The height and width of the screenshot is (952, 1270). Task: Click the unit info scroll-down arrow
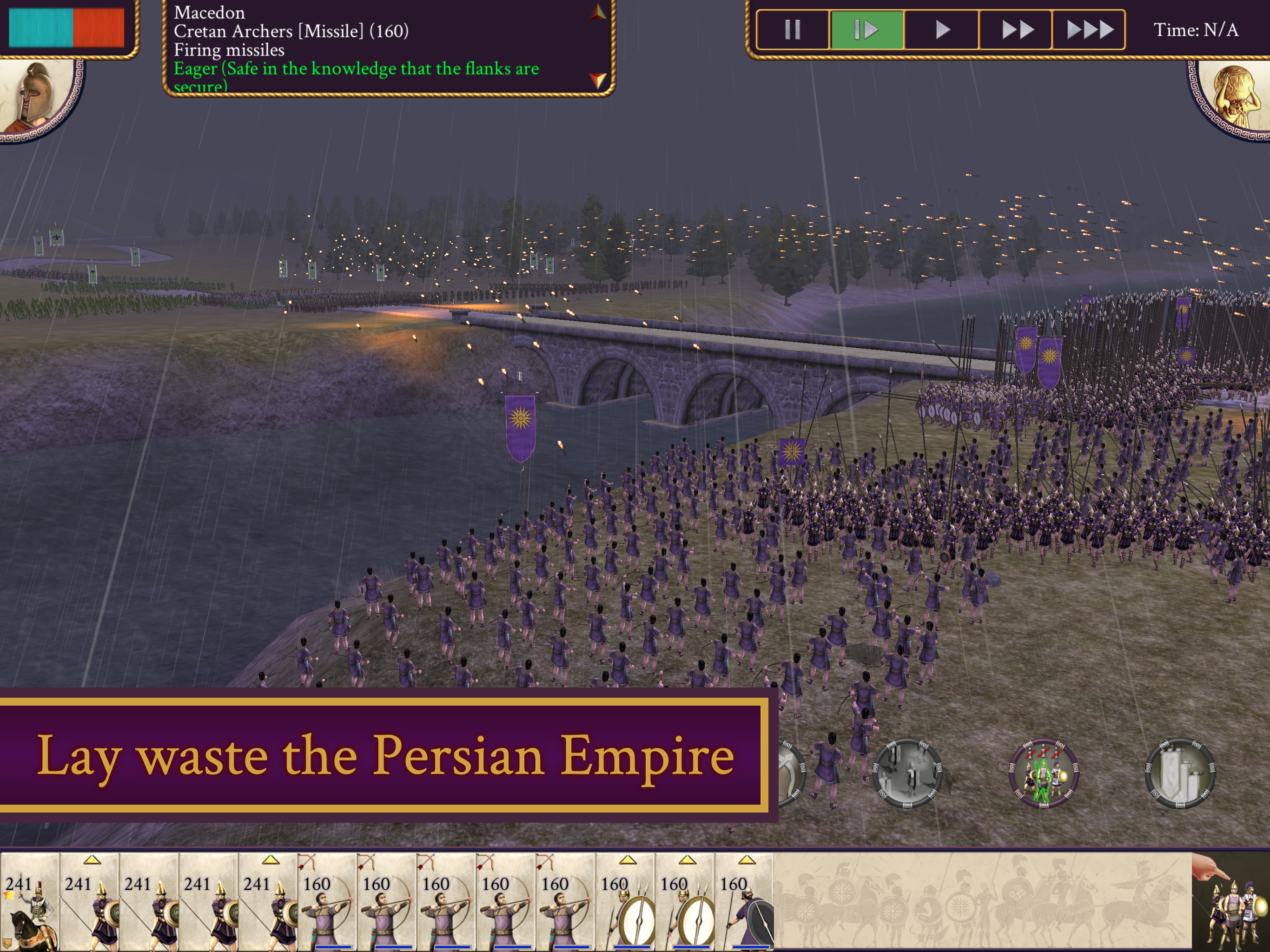point(598,80)
